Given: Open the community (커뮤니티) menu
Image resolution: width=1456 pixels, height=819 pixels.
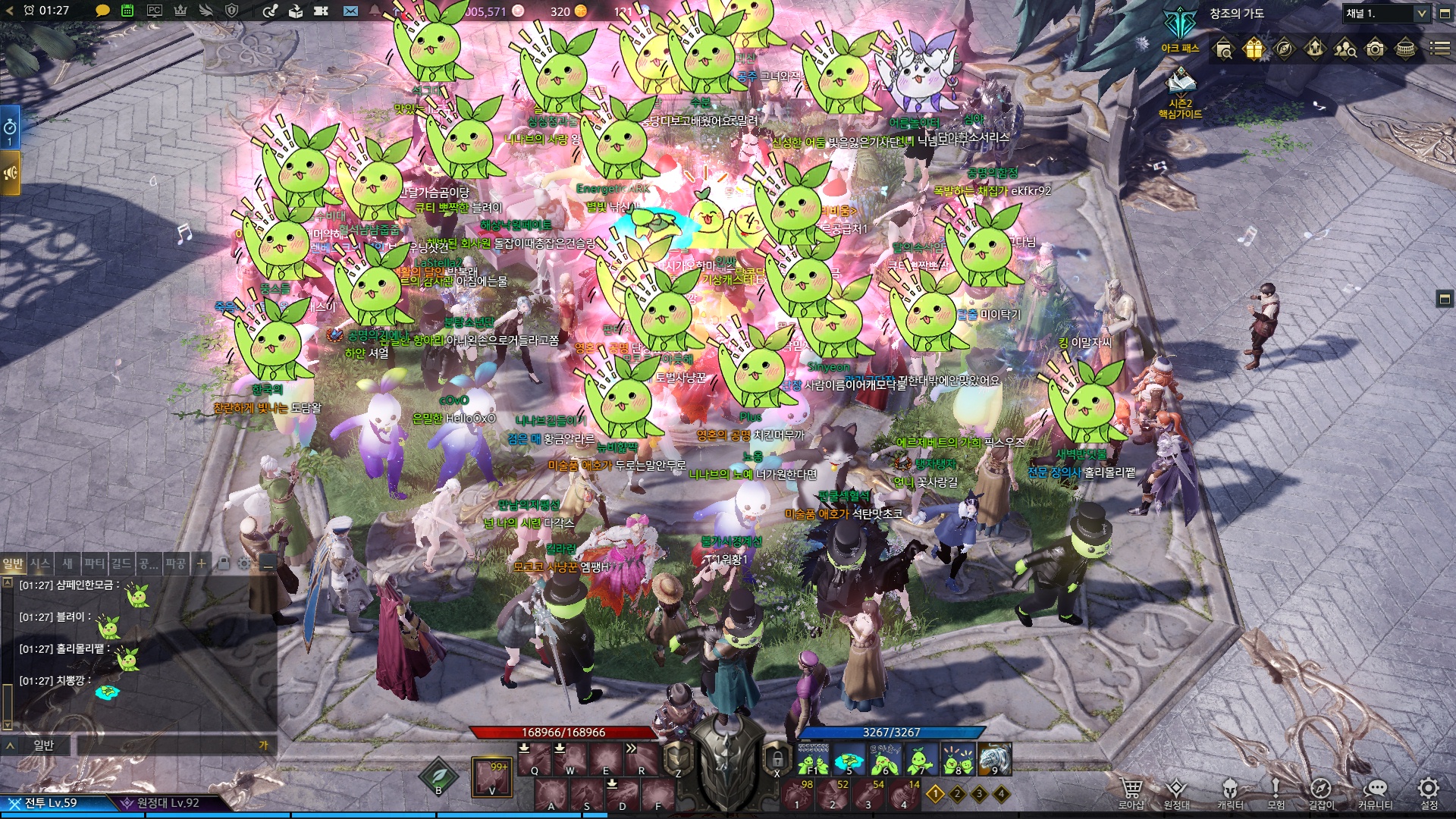Looking at the screenshot, I should click(x=1375, y=791).
